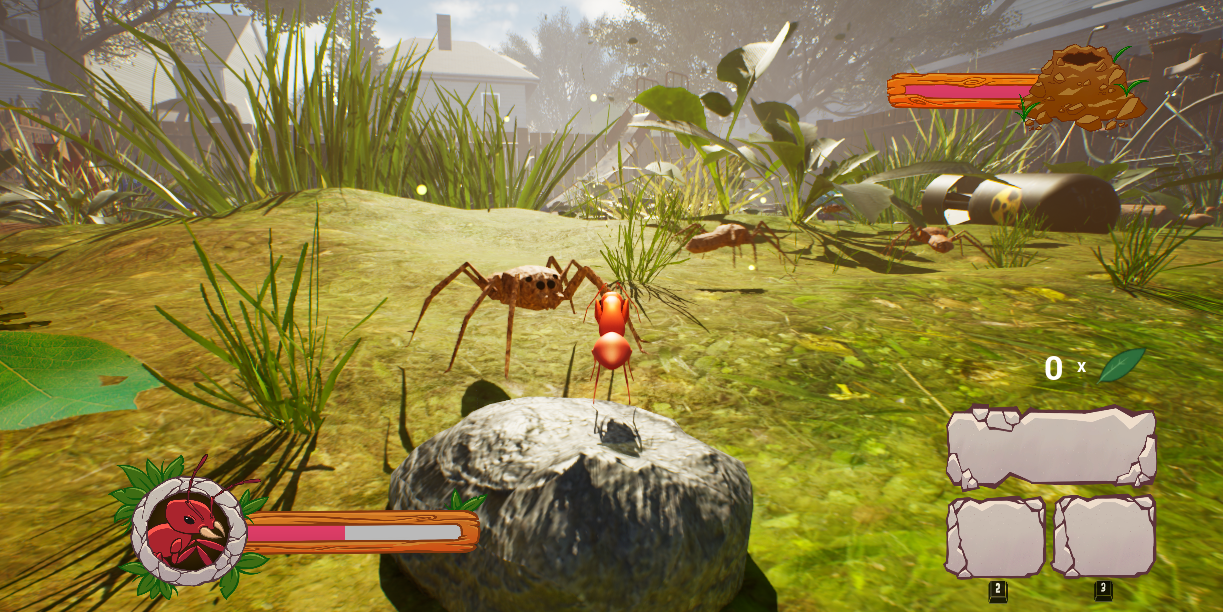Screen dimensions: 1223x612
Task: Click the green leaf resource icon
Action: pos(1121,365)
